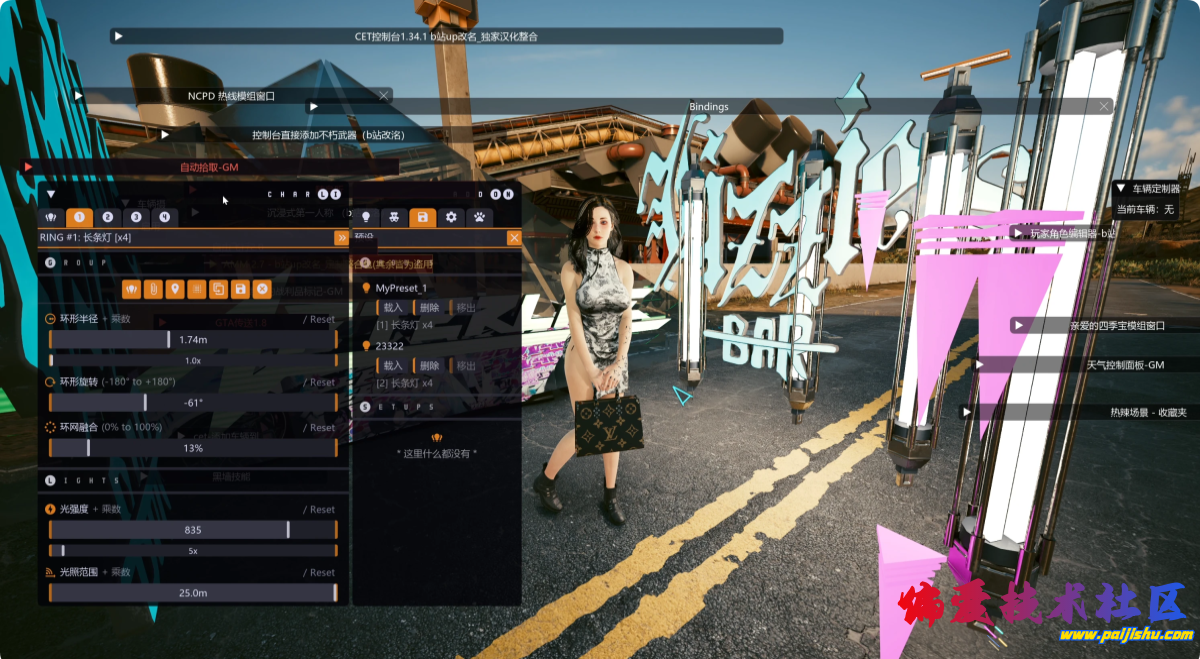Close the NCPD 热线模组窗口 window

pyautogui.click(x=384, y=96)
